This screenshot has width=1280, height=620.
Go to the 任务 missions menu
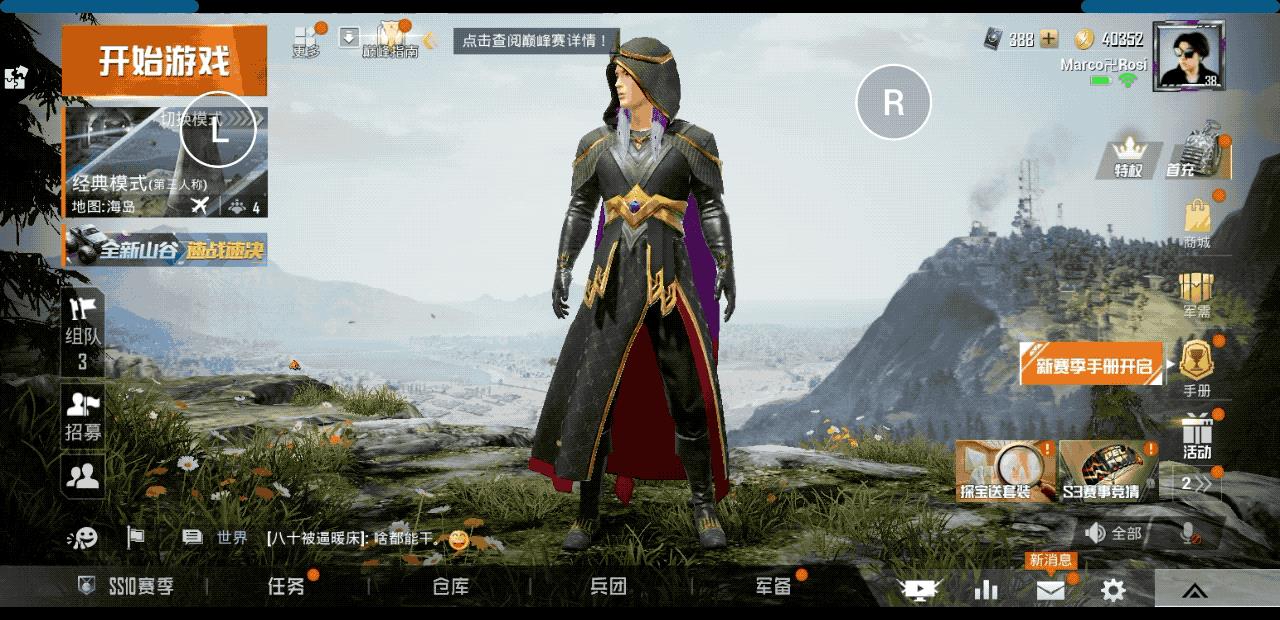point(286,587)
